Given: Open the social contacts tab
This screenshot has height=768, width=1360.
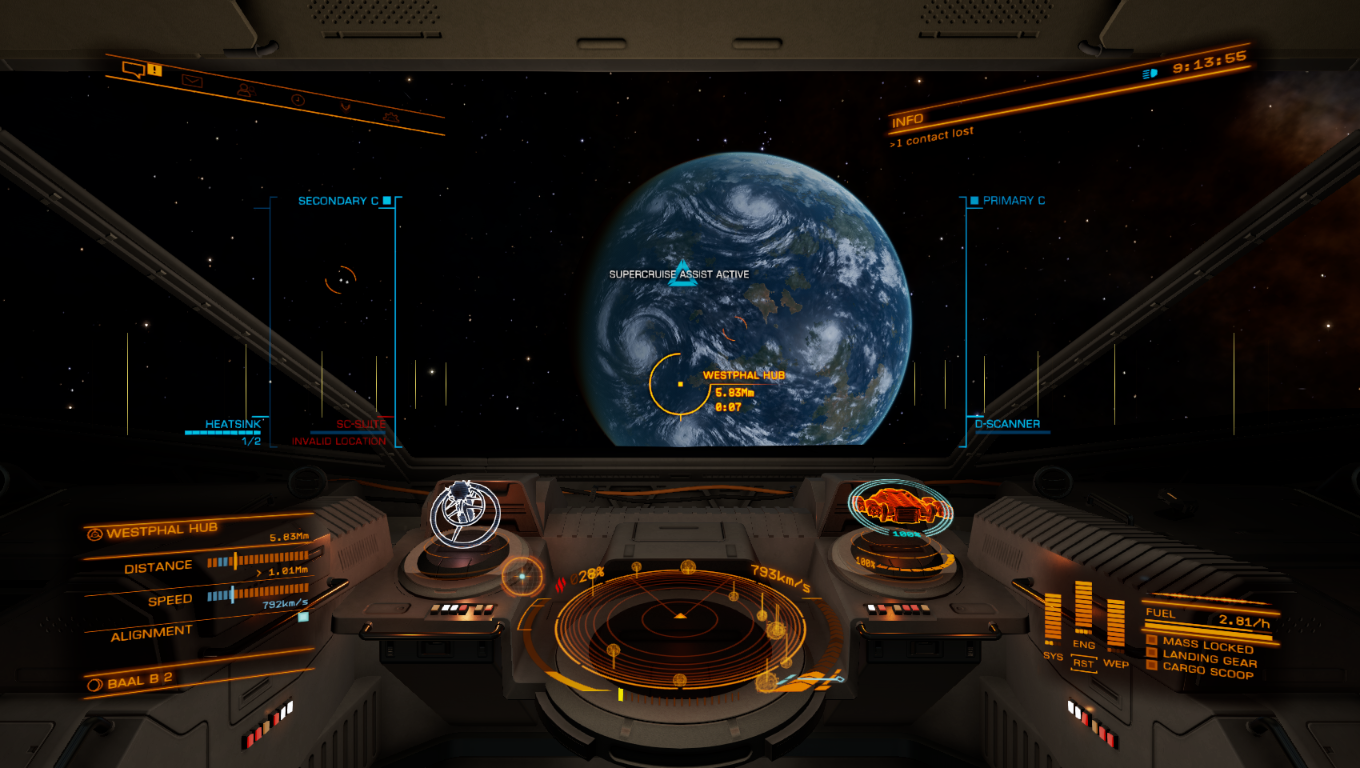Looking at the screenshot, I should (244, 90).
